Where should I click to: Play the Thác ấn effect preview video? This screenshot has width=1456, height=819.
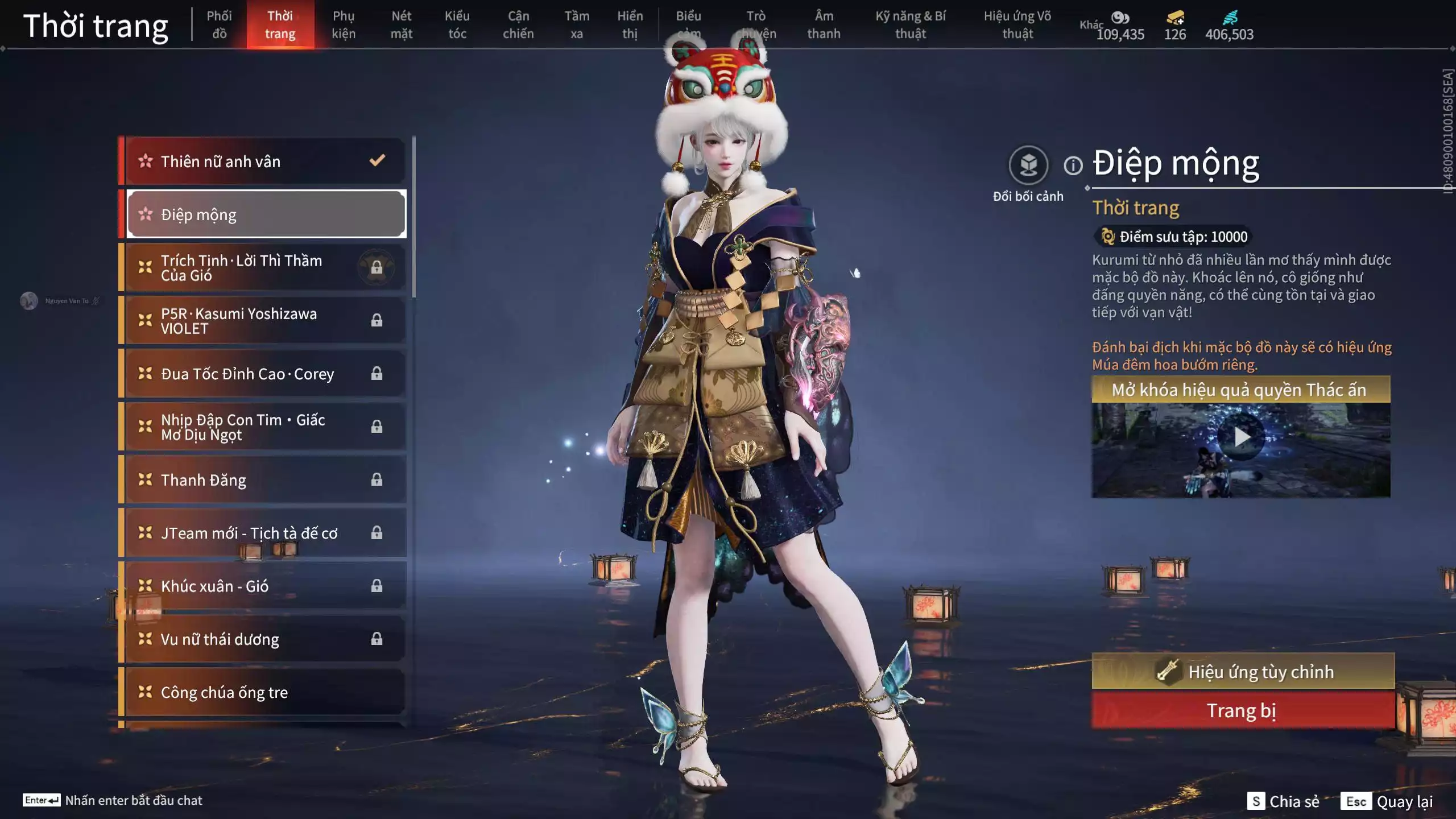point(1241,437)
